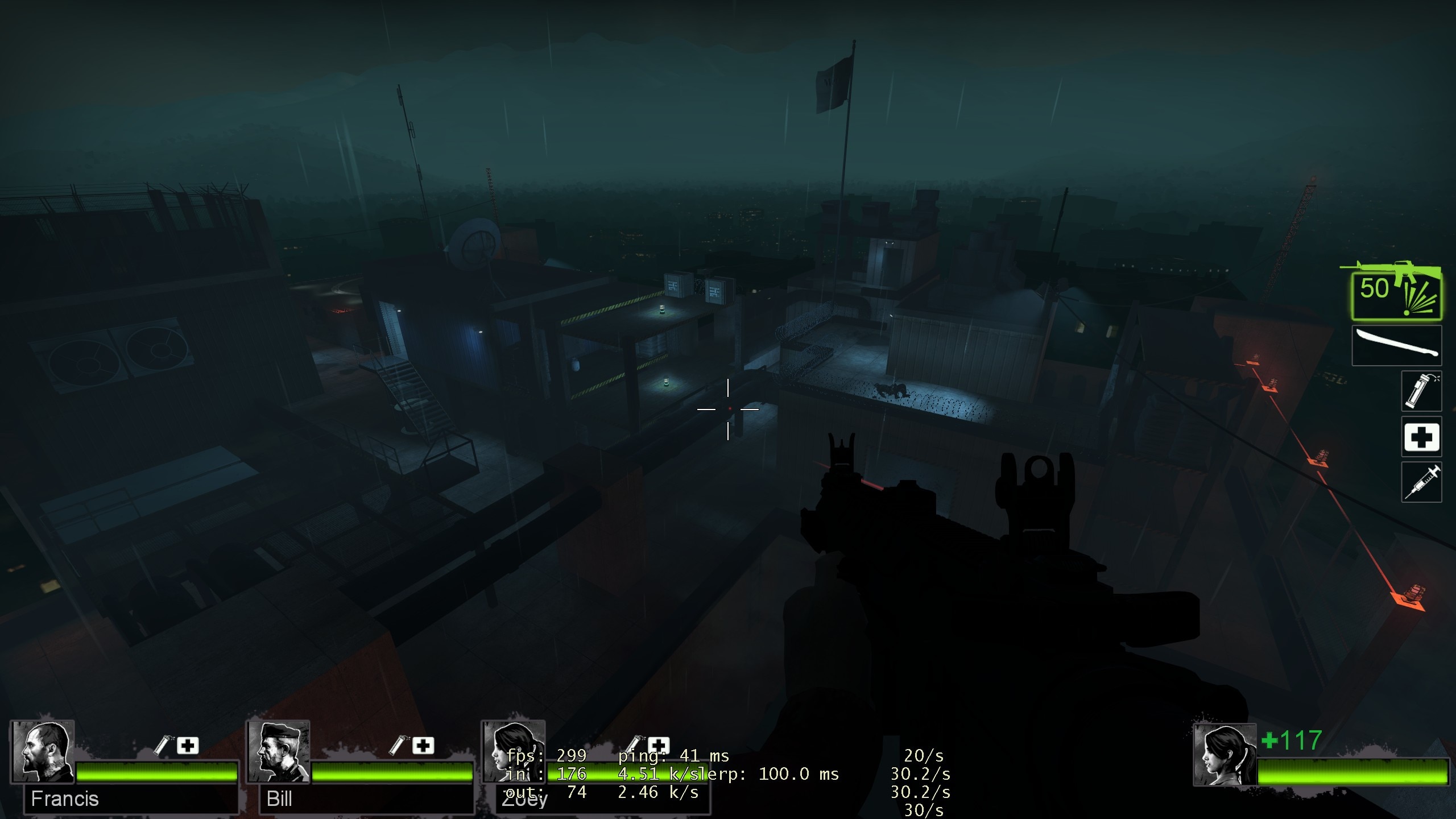Equip the pipe bomb throwable

pos(1421,391)
